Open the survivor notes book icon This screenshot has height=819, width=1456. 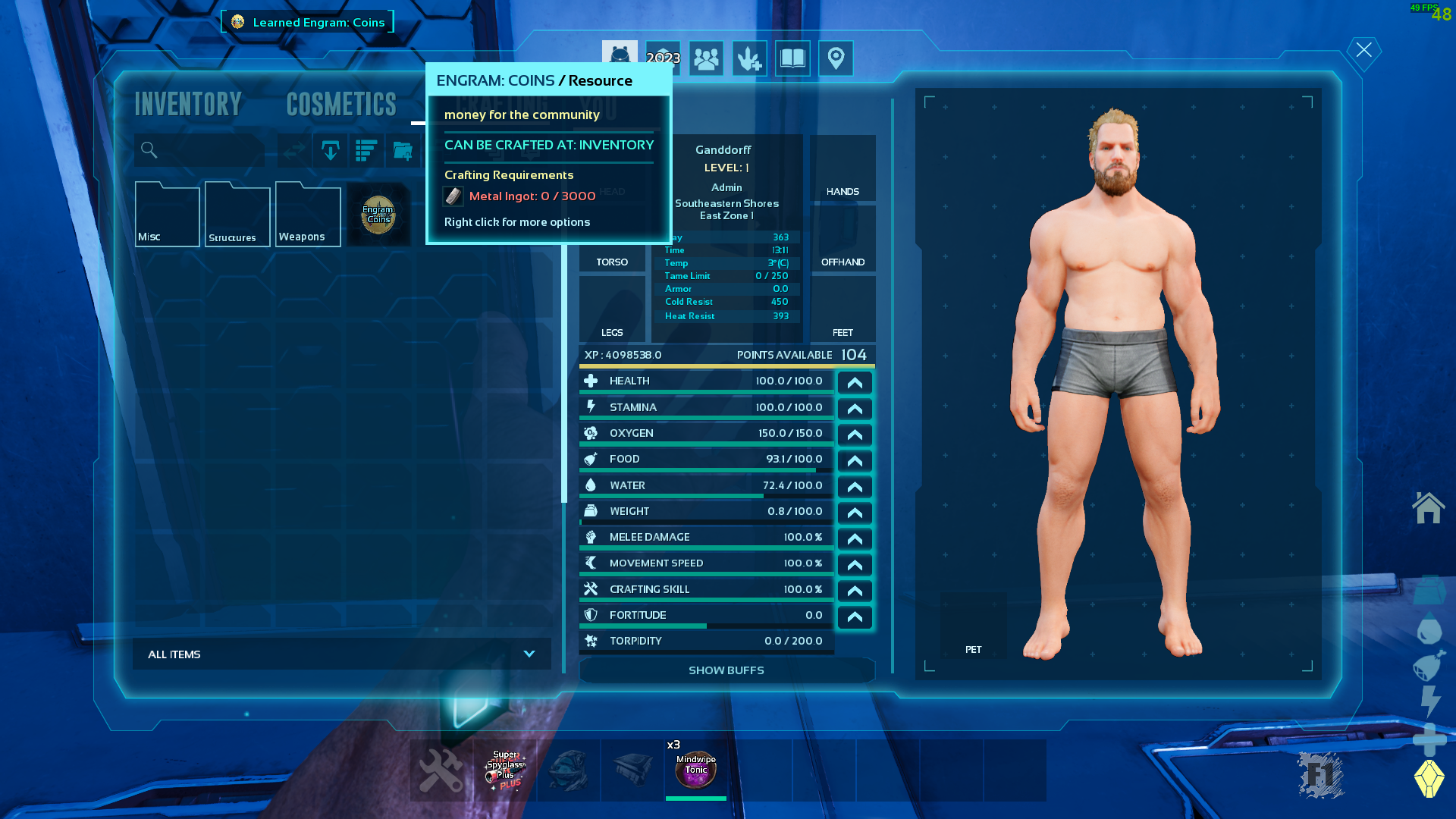point(792,58)
